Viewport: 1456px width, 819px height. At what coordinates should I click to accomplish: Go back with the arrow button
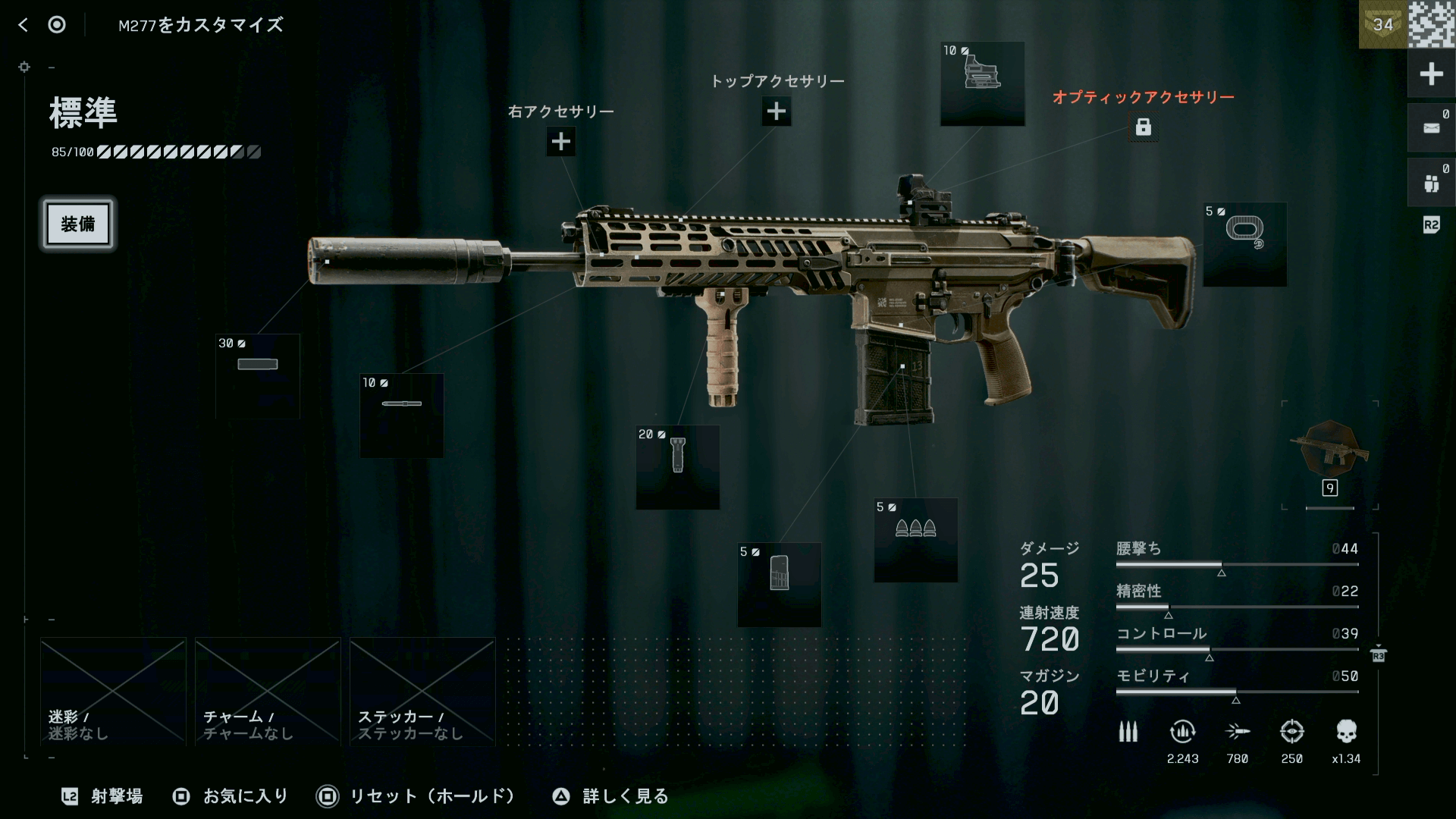coord(24,25)
